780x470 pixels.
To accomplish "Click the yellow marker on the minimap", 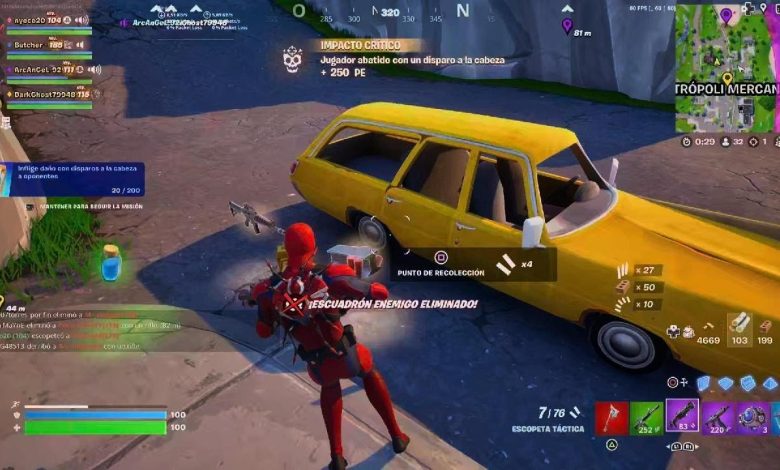I will click(x=727, y=78).
